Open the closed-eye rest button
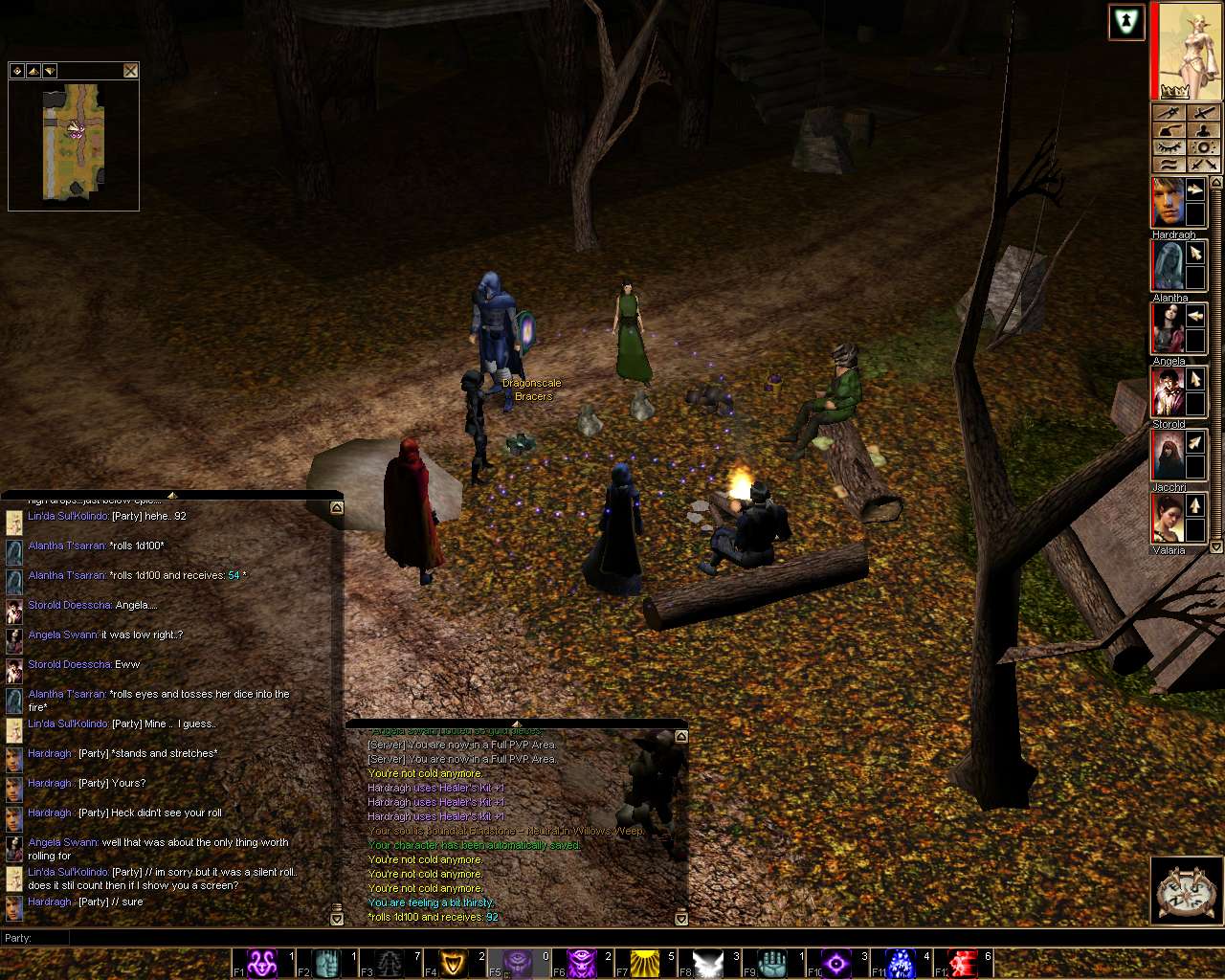 point(1169,147)
